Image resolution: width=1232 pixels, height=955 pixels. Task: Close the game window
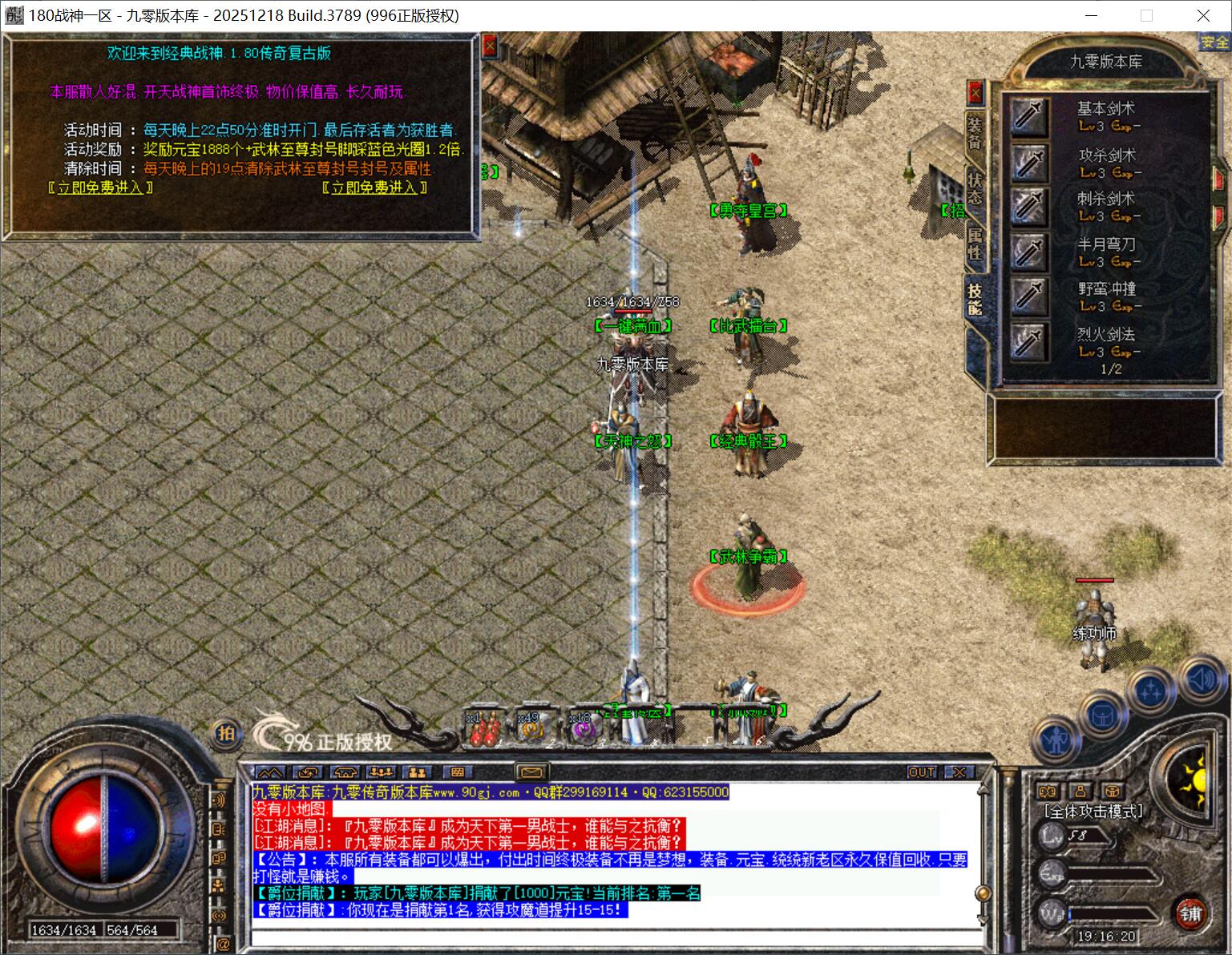(1203, 15)
